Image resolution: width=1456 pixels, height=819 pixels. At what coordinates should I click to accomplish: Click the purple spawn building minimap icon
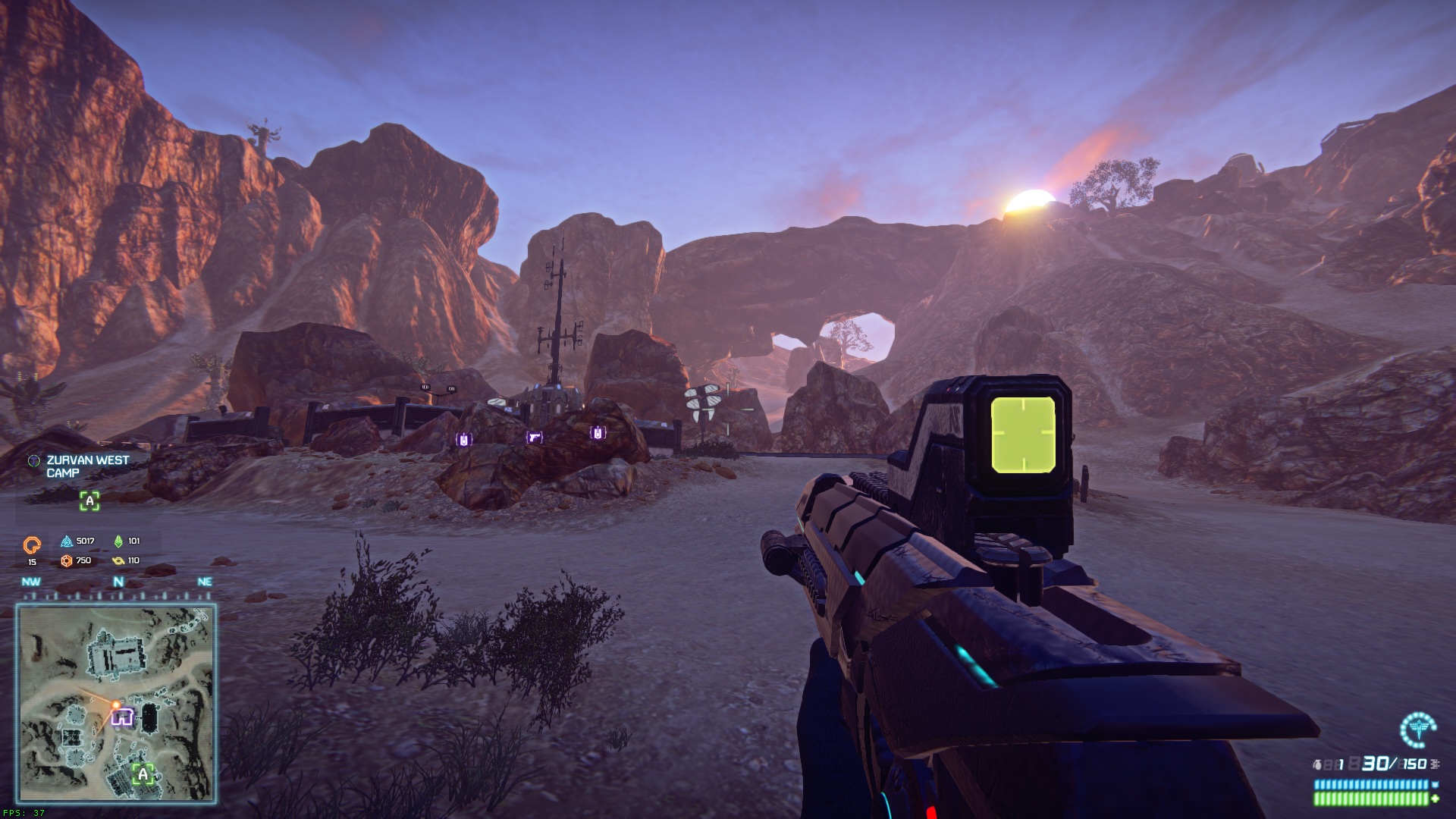coord(122,717)
